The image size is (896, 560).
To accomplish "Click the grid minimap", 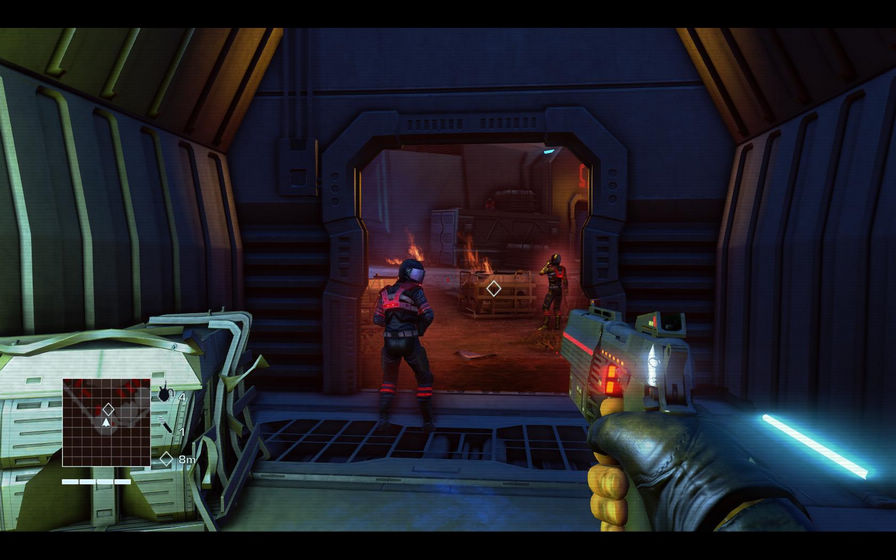I will click(x=107, y=422).
